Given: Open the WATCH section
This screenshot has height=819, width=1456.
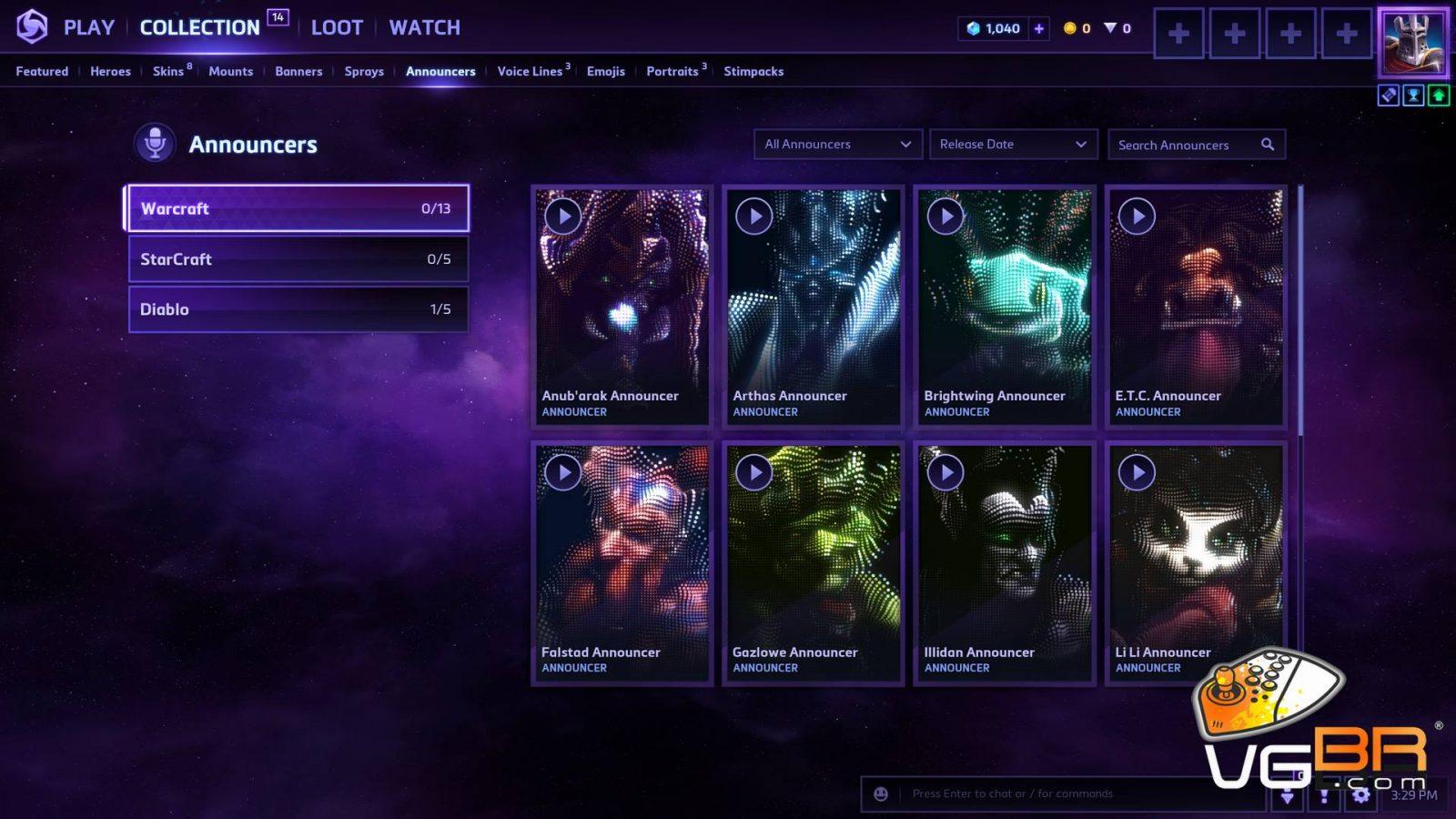Looking at the screenshot, I should tap(424, 27).
